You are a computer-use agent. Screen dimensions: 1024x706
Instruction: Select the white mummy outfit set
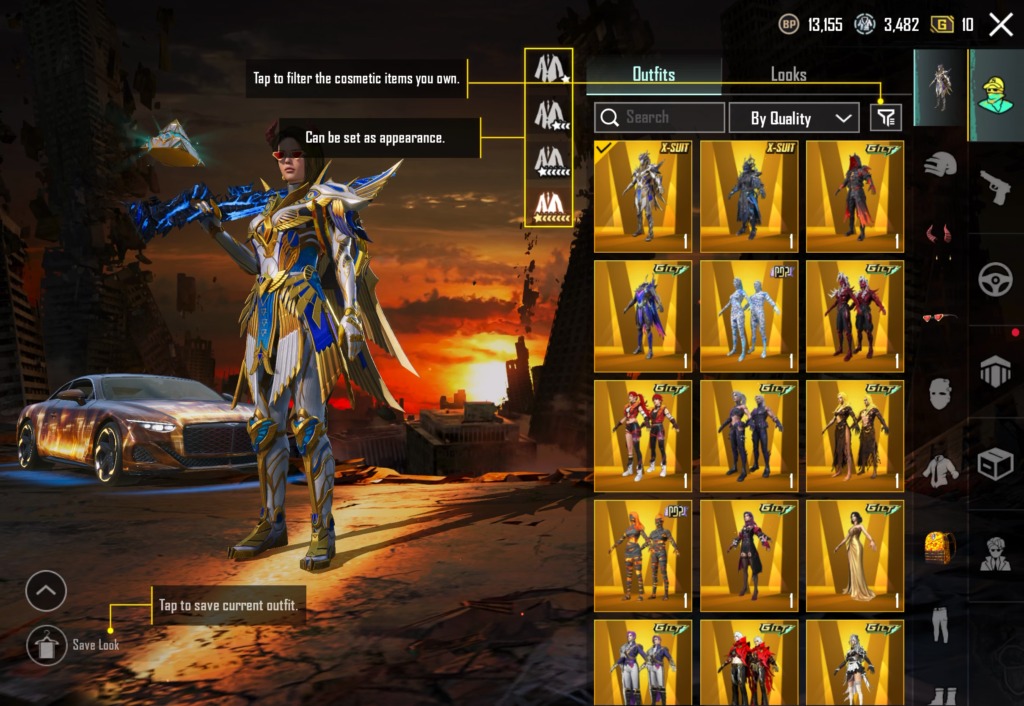pyautogui.click(x=749, y=316)
